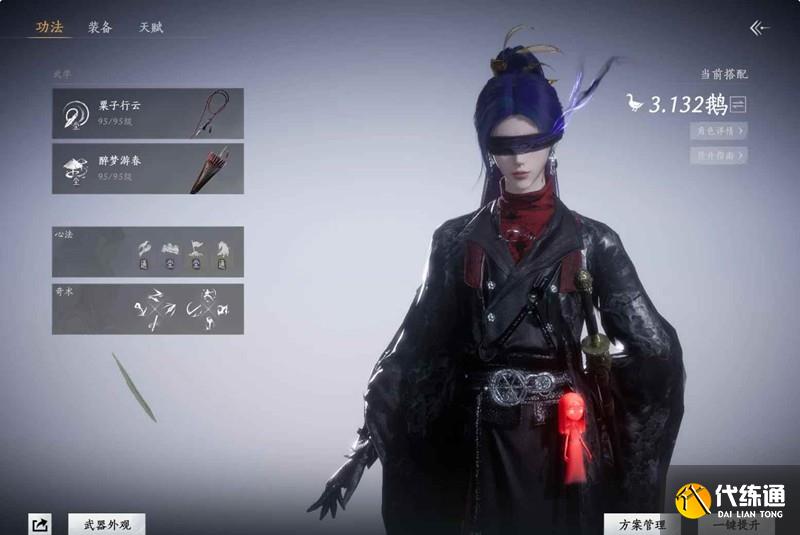The image size is (800, 535).
Task: Show the 天赋 tab
Action: [x=151, y=27]
